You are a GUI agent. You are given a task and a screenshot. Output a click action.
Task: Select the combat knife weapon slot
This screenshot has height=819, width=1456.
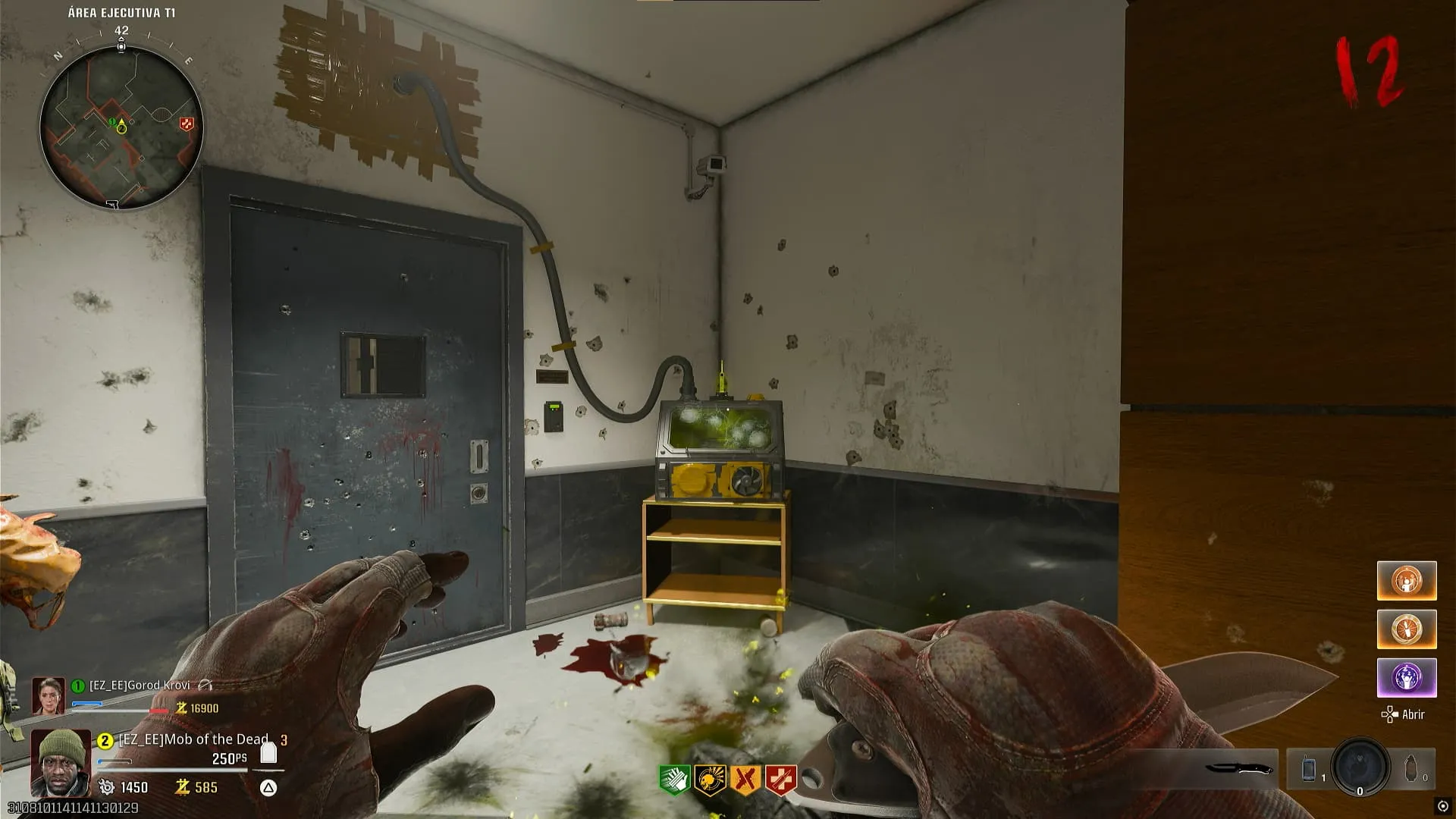(1239, 768)
